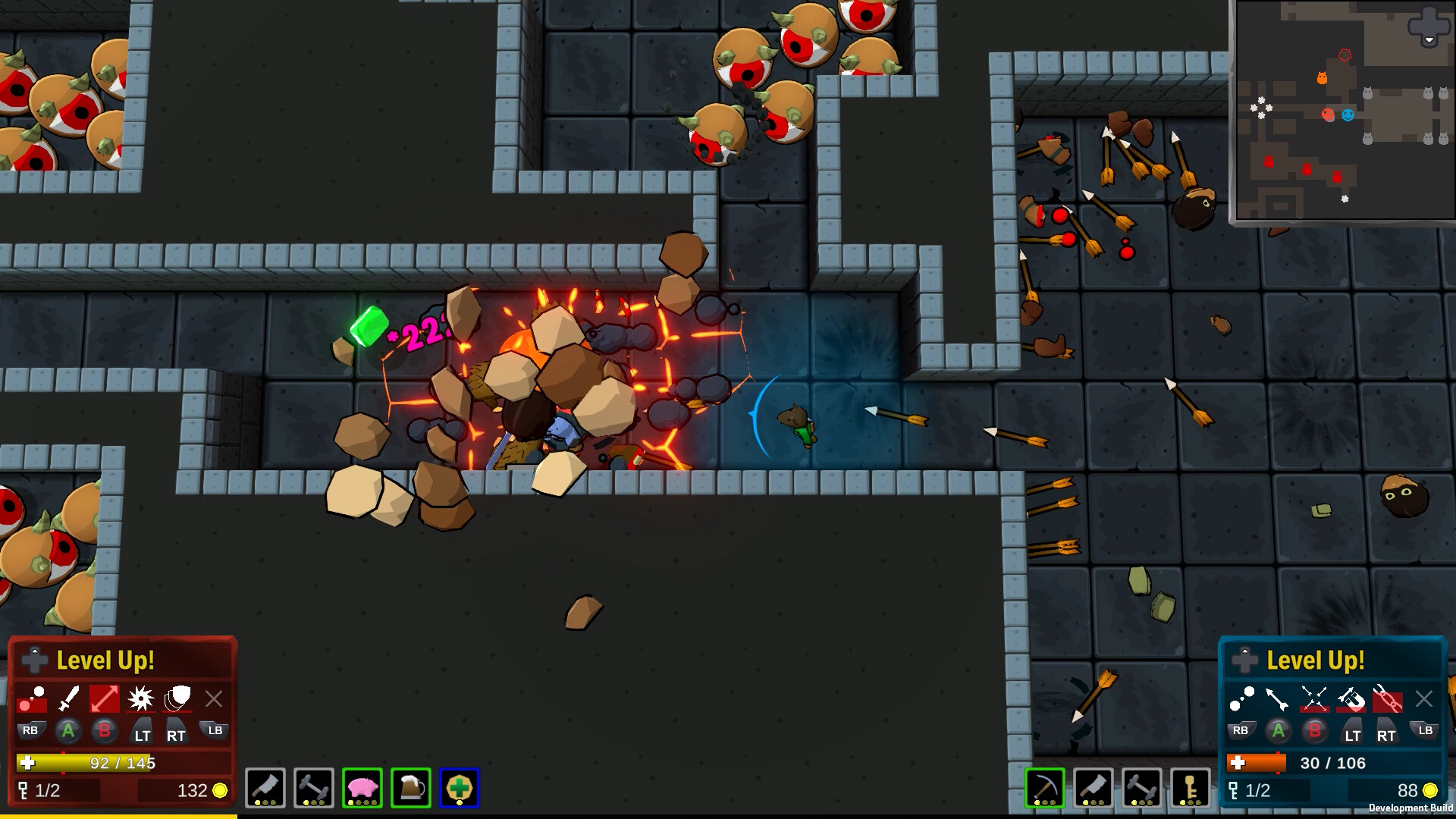The width and height of the screenshot is (1456, 819).
Task: Click the saw blade upgrade icon
Action: [141, 699]
